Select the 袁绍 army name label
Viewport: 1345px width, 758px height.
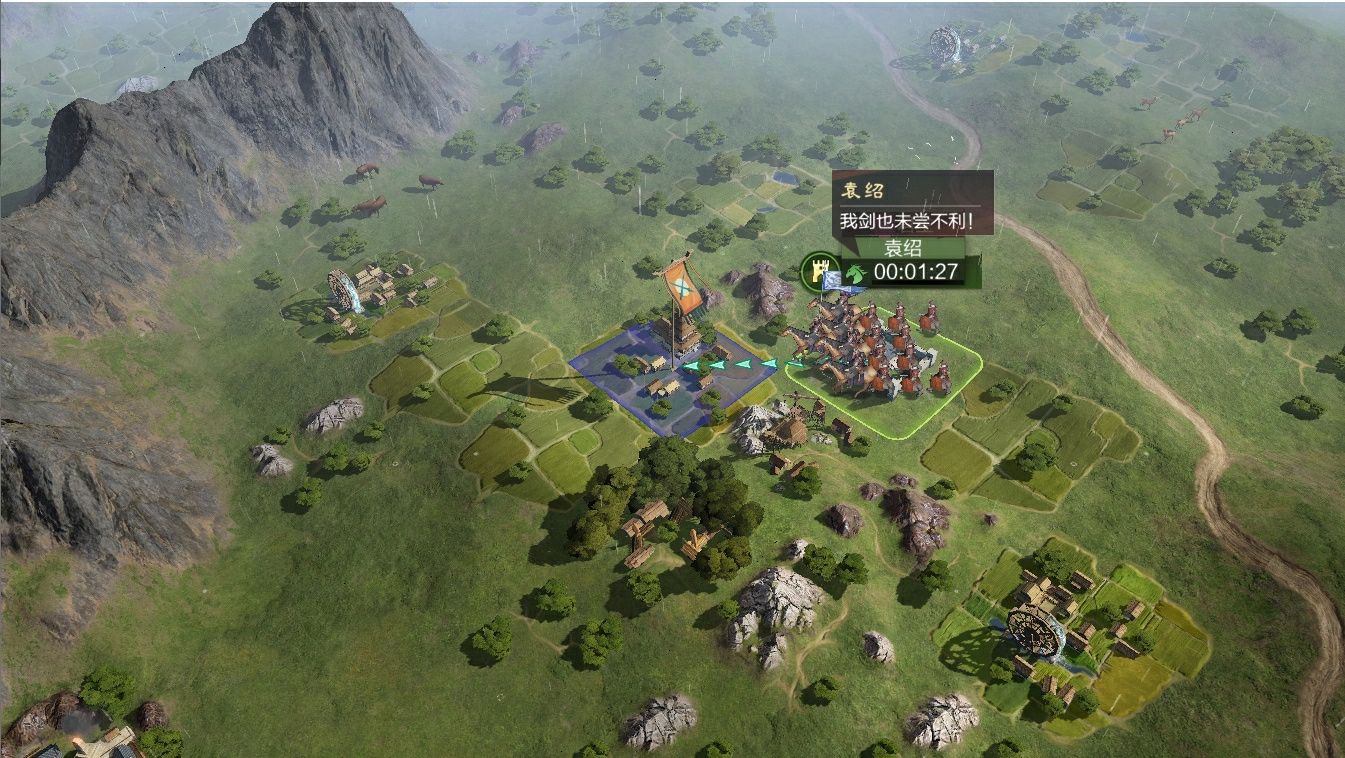(x=902, y=249)
